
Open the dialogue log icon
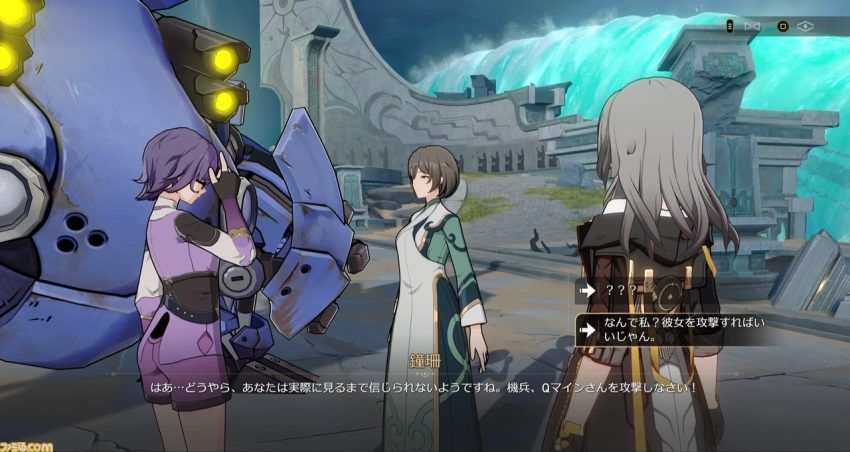point(729,25)
